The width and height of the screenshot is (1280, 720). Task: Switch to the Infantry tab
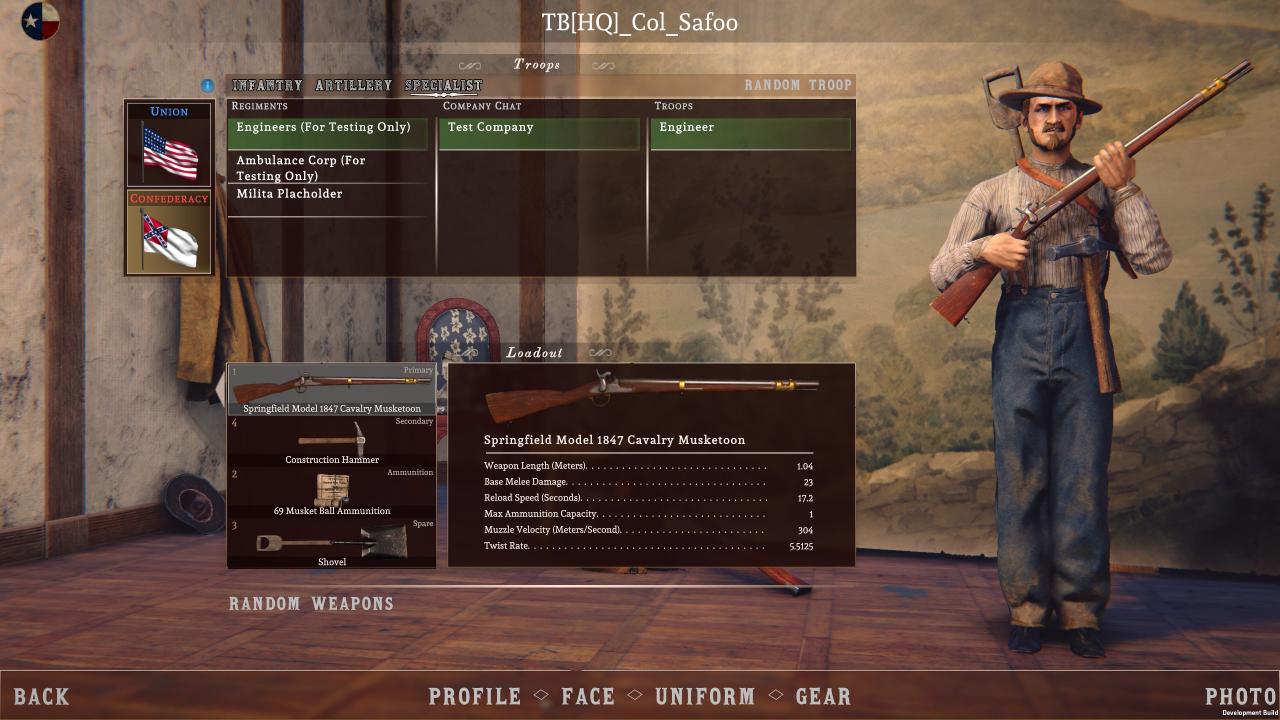point(267,86)
